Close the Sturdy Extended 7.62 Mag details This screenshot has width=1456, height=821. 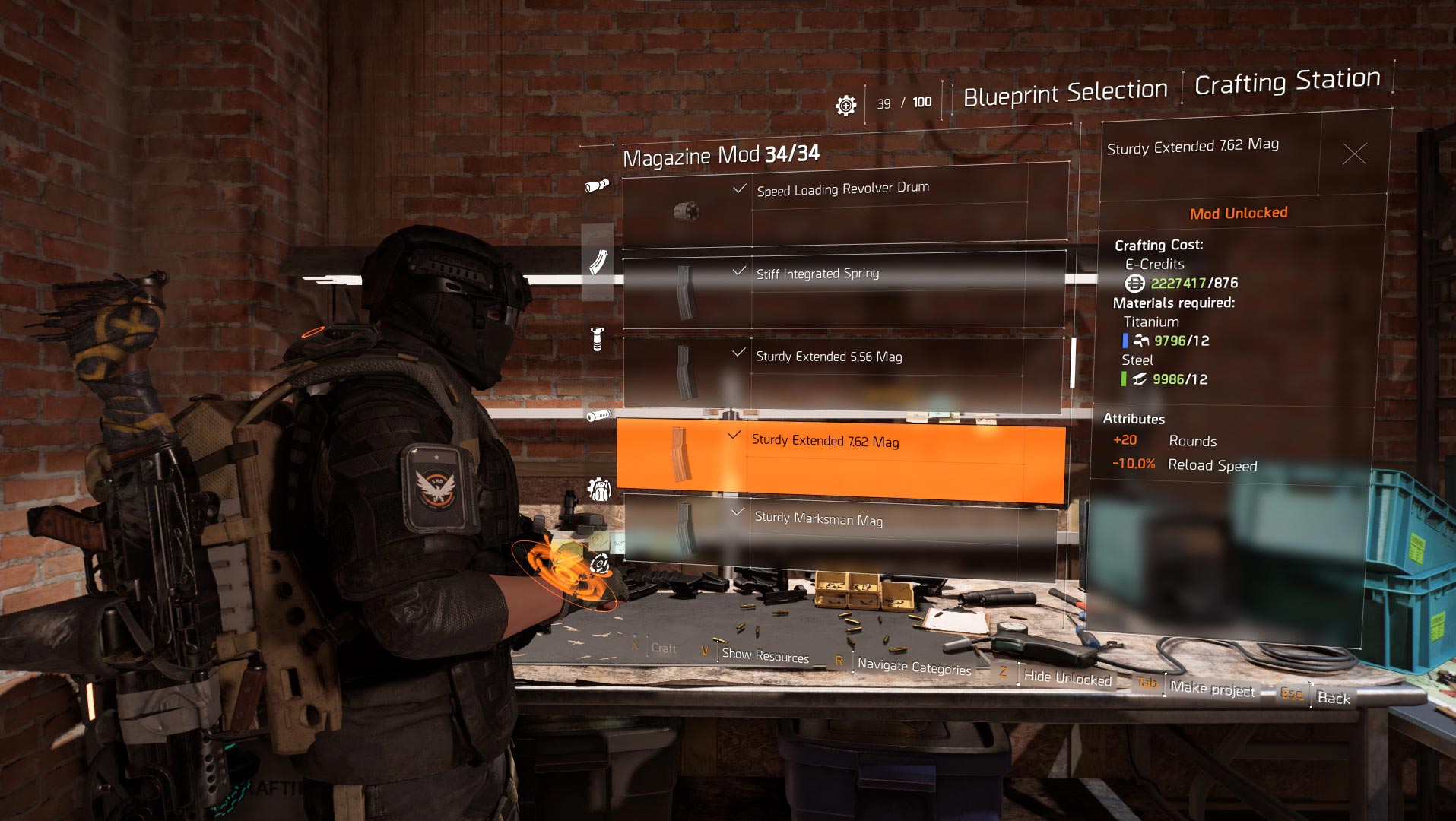1354,154
